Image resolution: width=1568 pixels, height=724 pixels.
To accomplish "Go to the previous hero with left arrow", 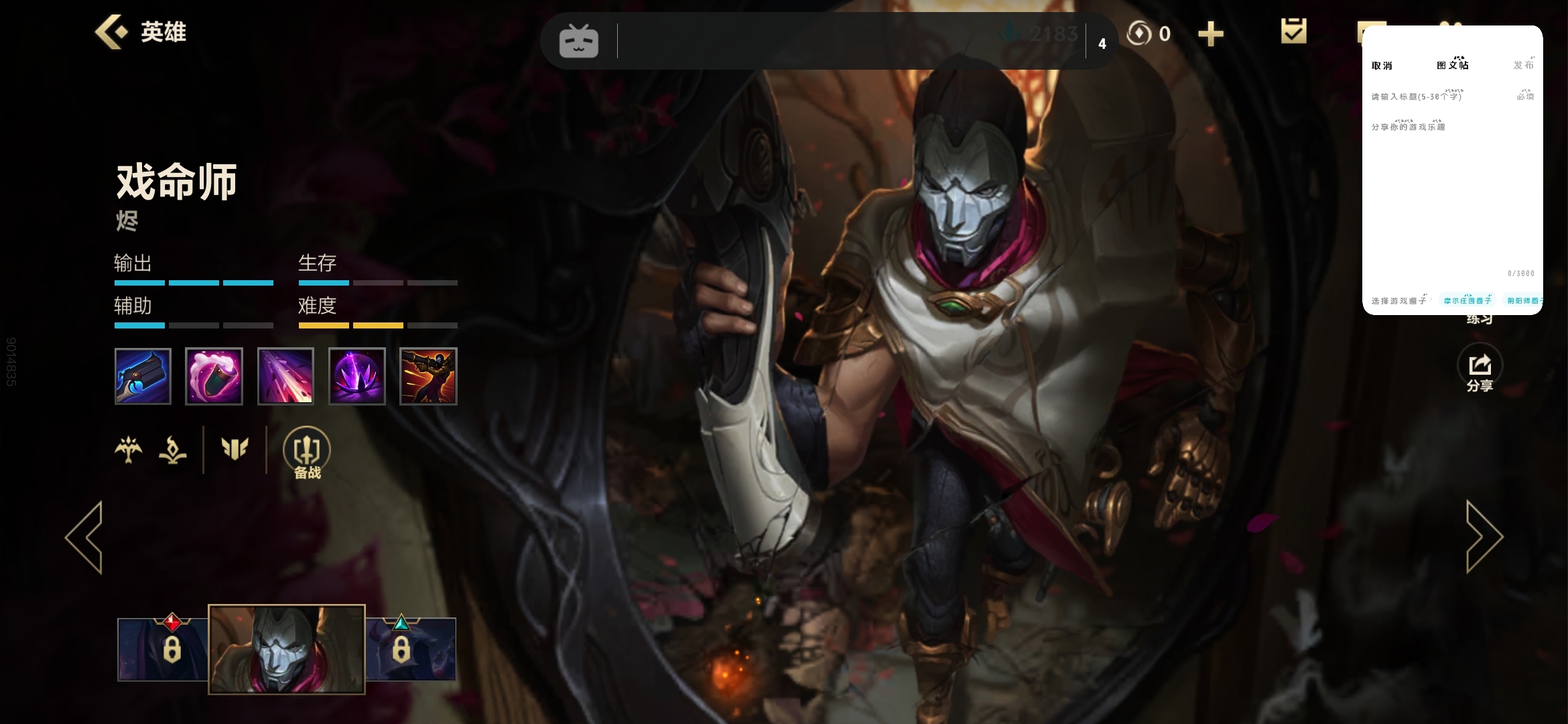I will click(85, 537).
